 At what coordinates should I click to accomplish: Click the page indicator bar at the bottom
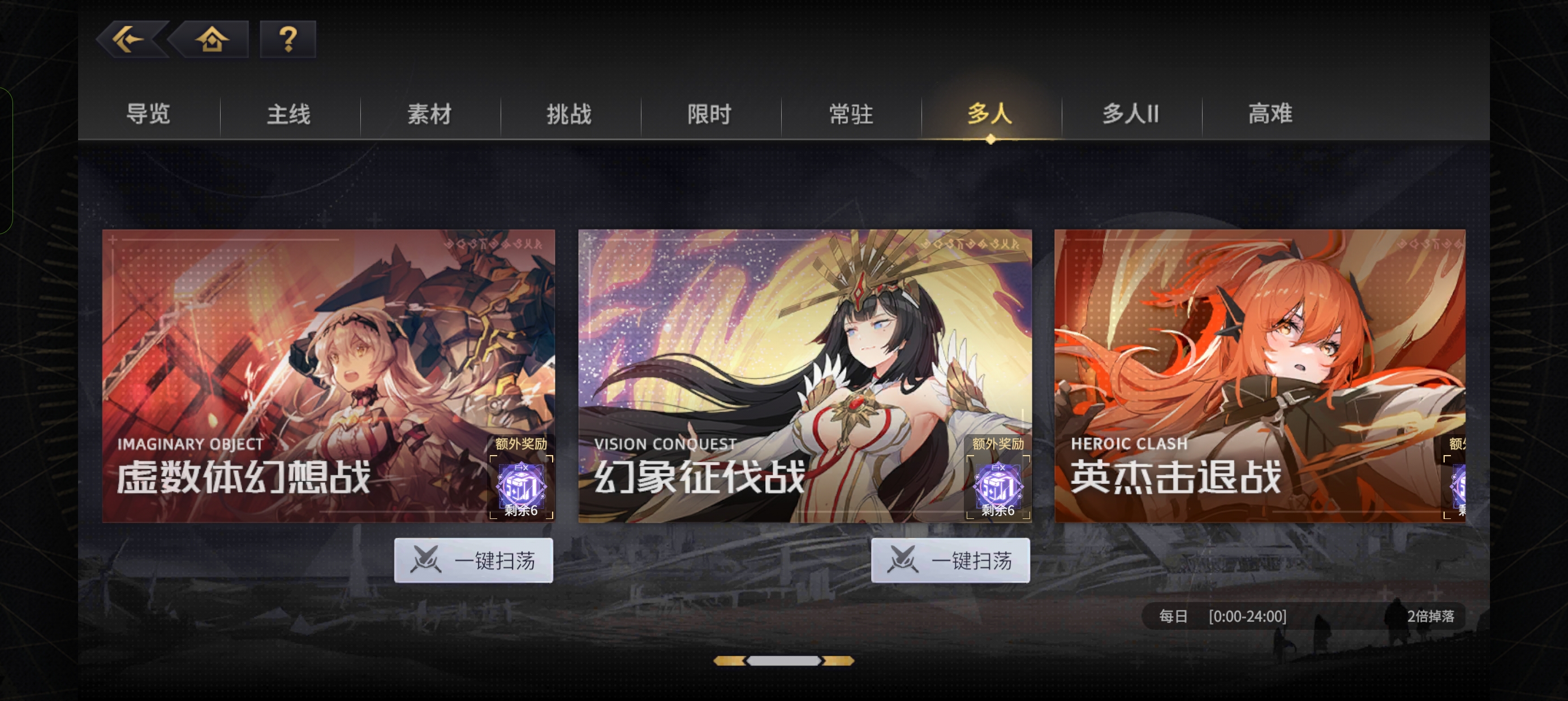785,661
